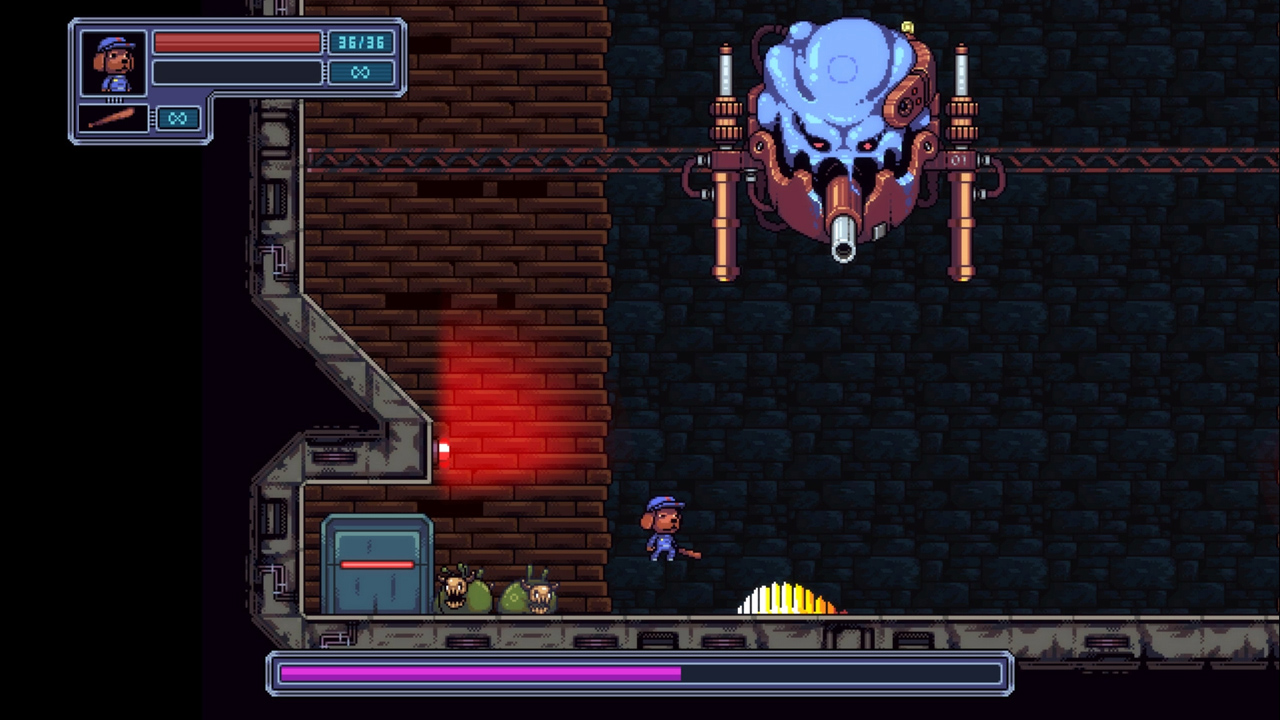This screenshot has width=1280, height=720.
Task: Select the baseball bat weapon icon
Action: [112, 119]
